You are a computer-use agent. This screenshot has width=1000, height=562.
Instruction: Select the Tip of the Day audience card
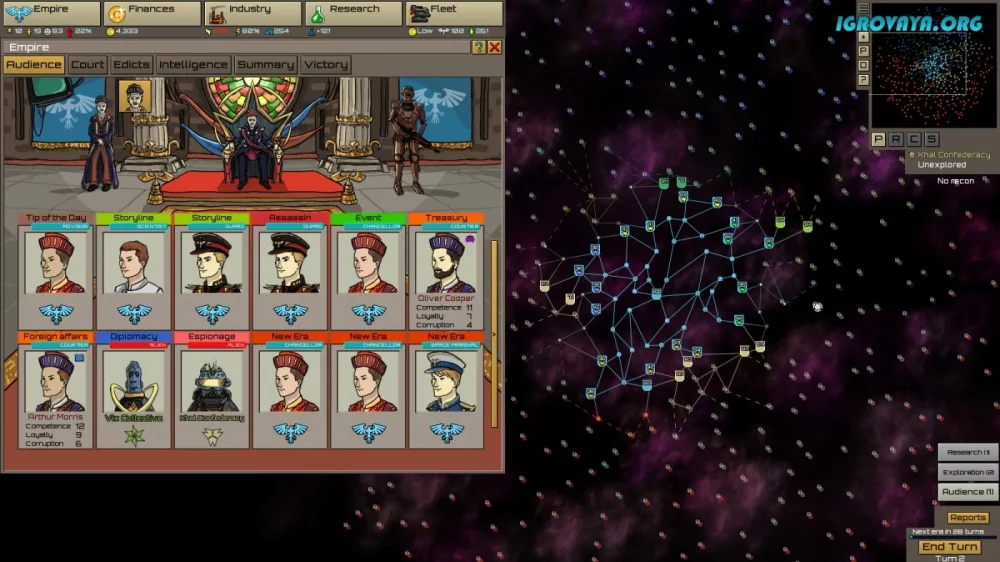point(56,268)
